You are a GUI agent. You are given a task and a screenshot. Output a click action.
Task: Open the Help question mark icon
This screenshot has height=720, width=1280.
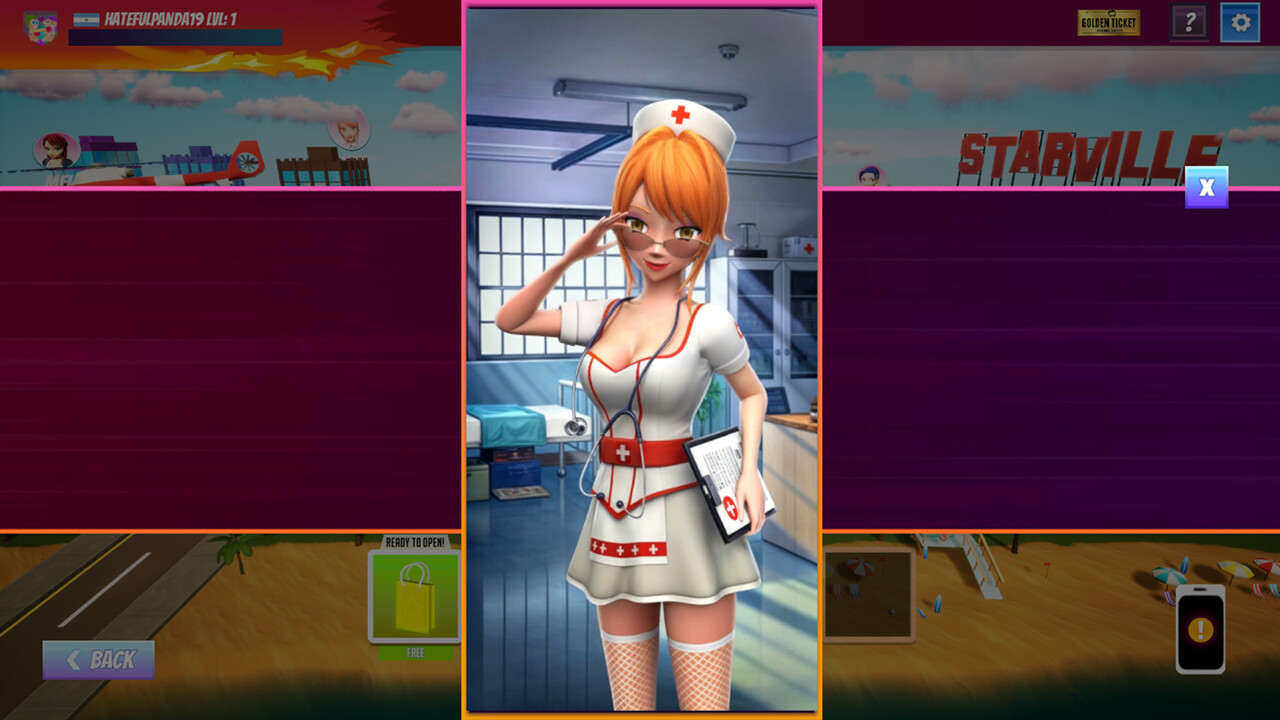(x=1189, y=23)
